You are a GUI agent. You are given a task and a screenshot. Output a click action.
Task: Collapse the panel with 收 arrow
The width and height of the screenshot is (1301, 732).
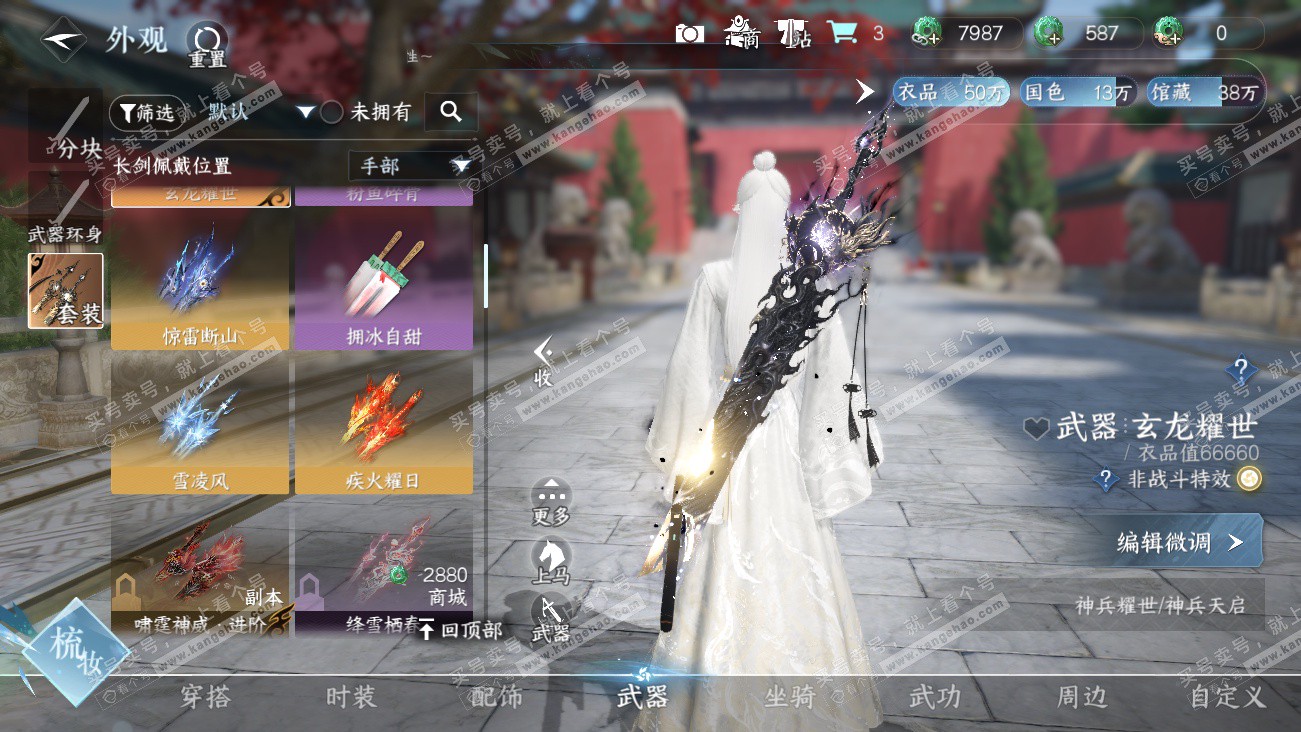[x=543, y=362]
